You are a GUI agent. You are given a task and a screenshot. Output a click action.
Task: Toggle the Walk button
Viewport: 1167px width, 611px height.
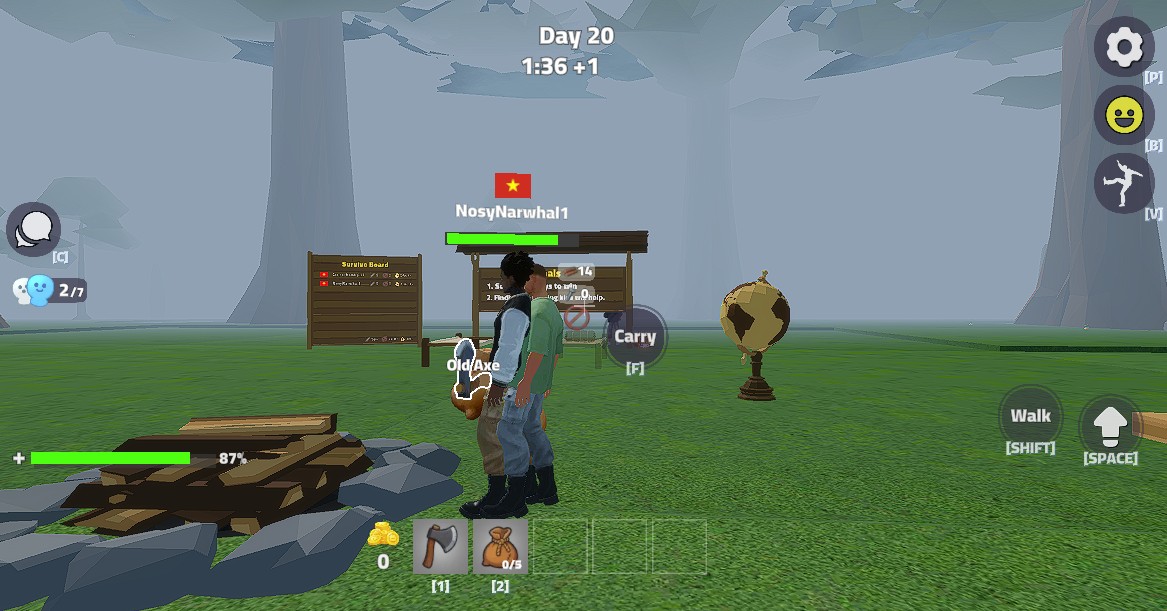click(1030, 416)
